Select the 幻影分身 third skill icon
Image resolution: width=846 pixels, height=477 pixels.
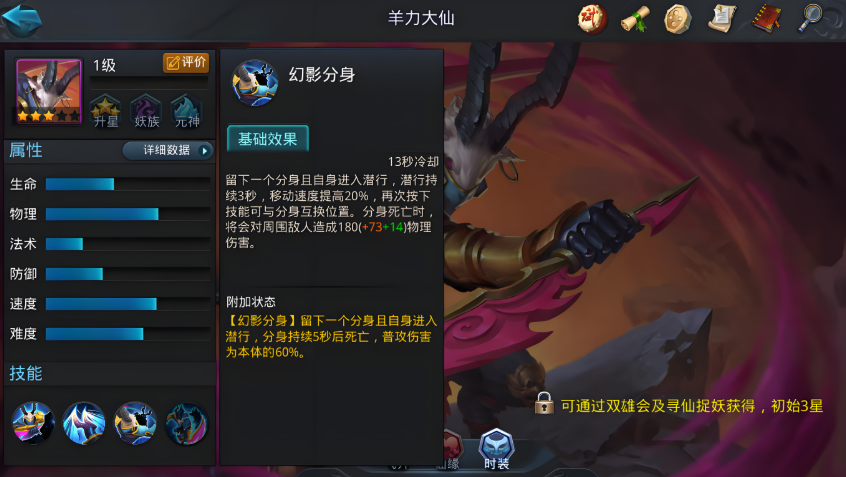point(135,423)
